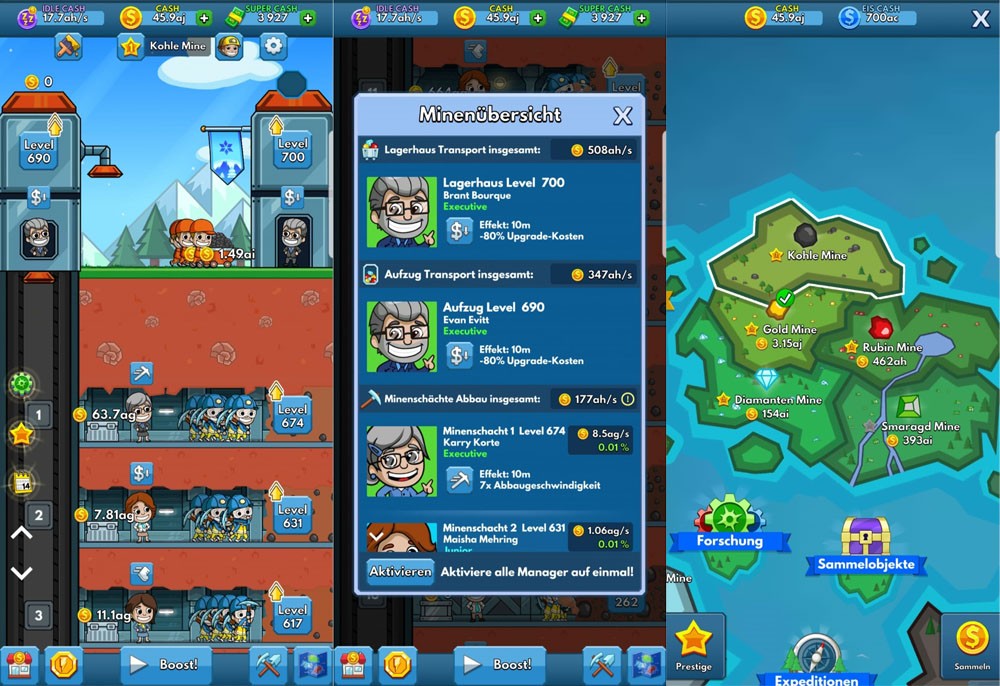The width and height of the screenshot is (1000, 686).
Task: Upgrade mine shaft 2 at Level 631
Action: click(x=293, y=516)
